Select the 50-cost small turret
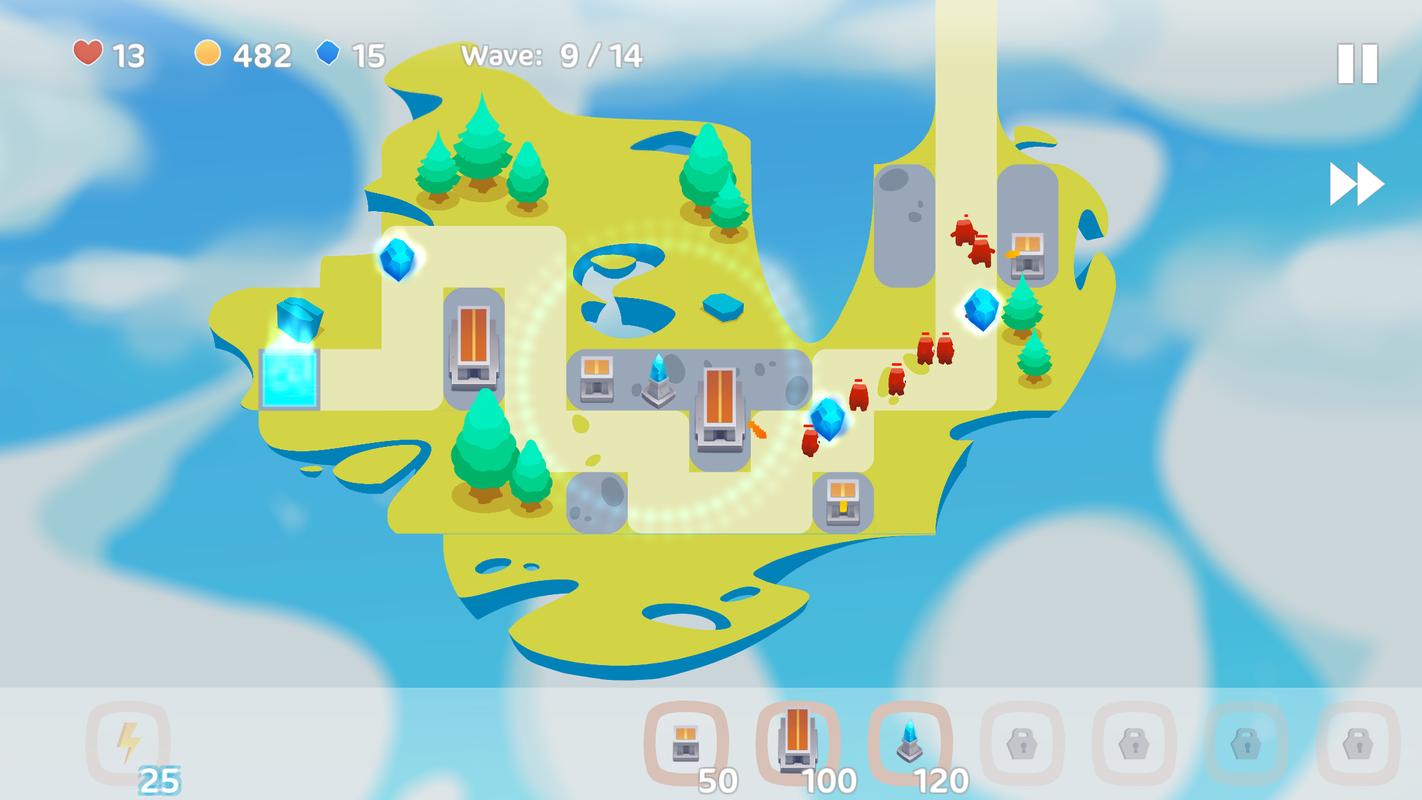 pos(686,743)
